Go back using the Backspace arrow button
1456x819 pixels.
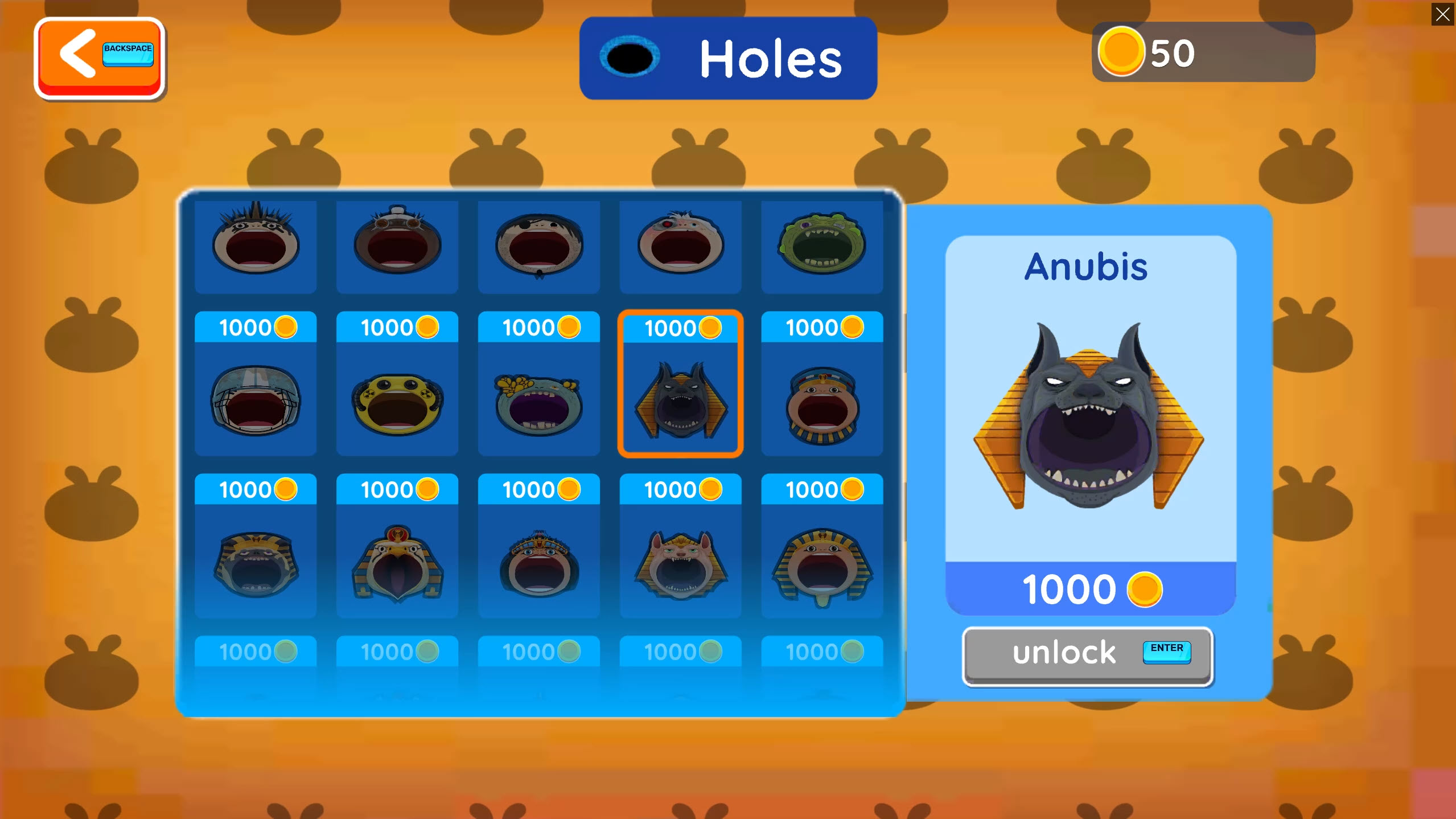[99, 57]
